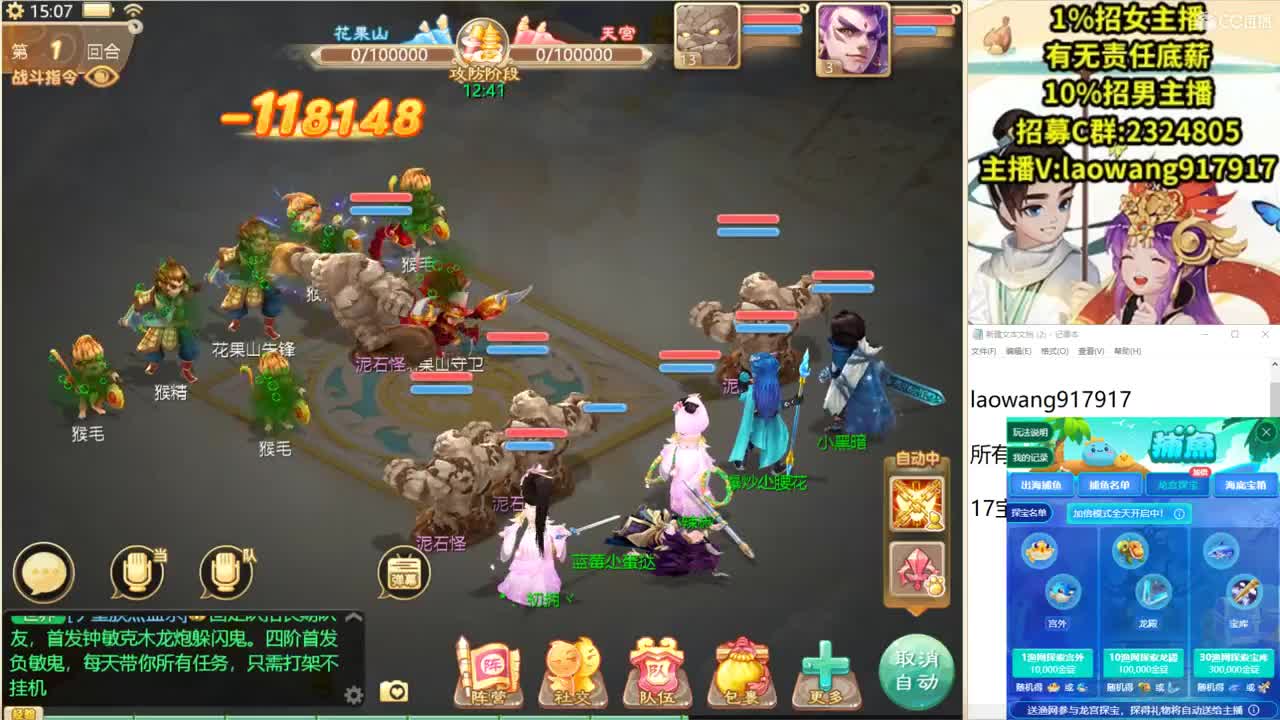Open the 格式(O) menu in Notepad
This screenshot has width=1280, height=720.
click(x=1051, y=352)
